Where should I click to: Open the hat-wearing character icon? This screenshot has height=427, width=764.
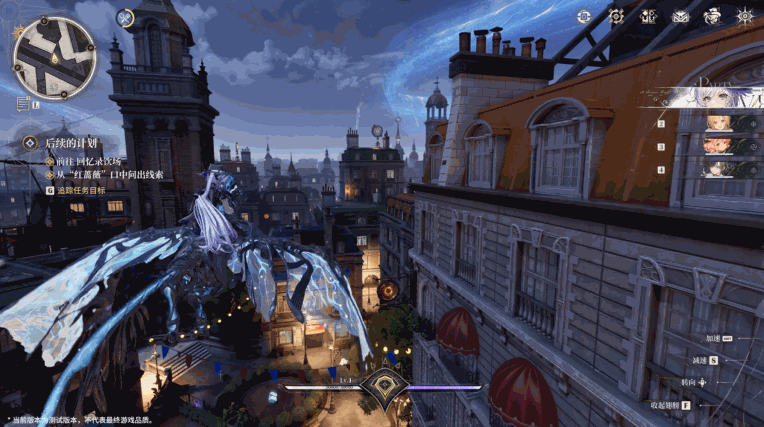(x=712, y=16)
